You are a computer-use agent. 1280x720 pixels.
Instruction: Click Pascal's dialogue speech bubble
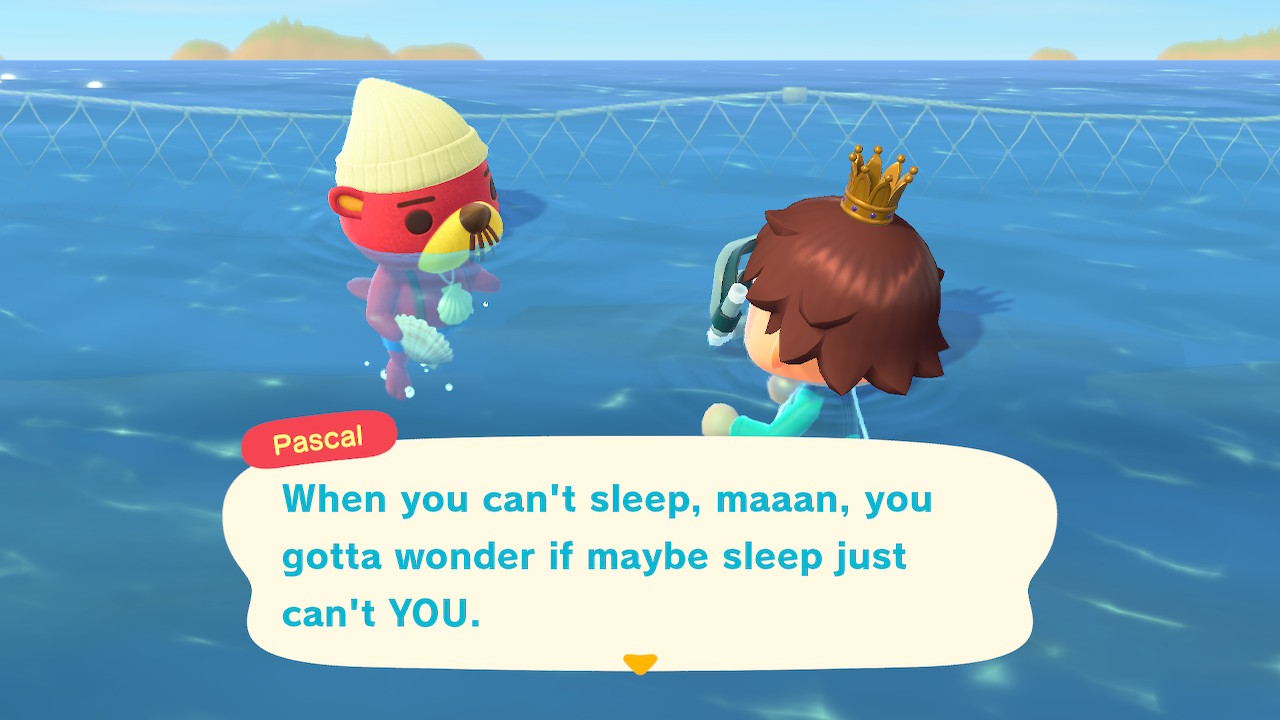(x=638, y=553)
